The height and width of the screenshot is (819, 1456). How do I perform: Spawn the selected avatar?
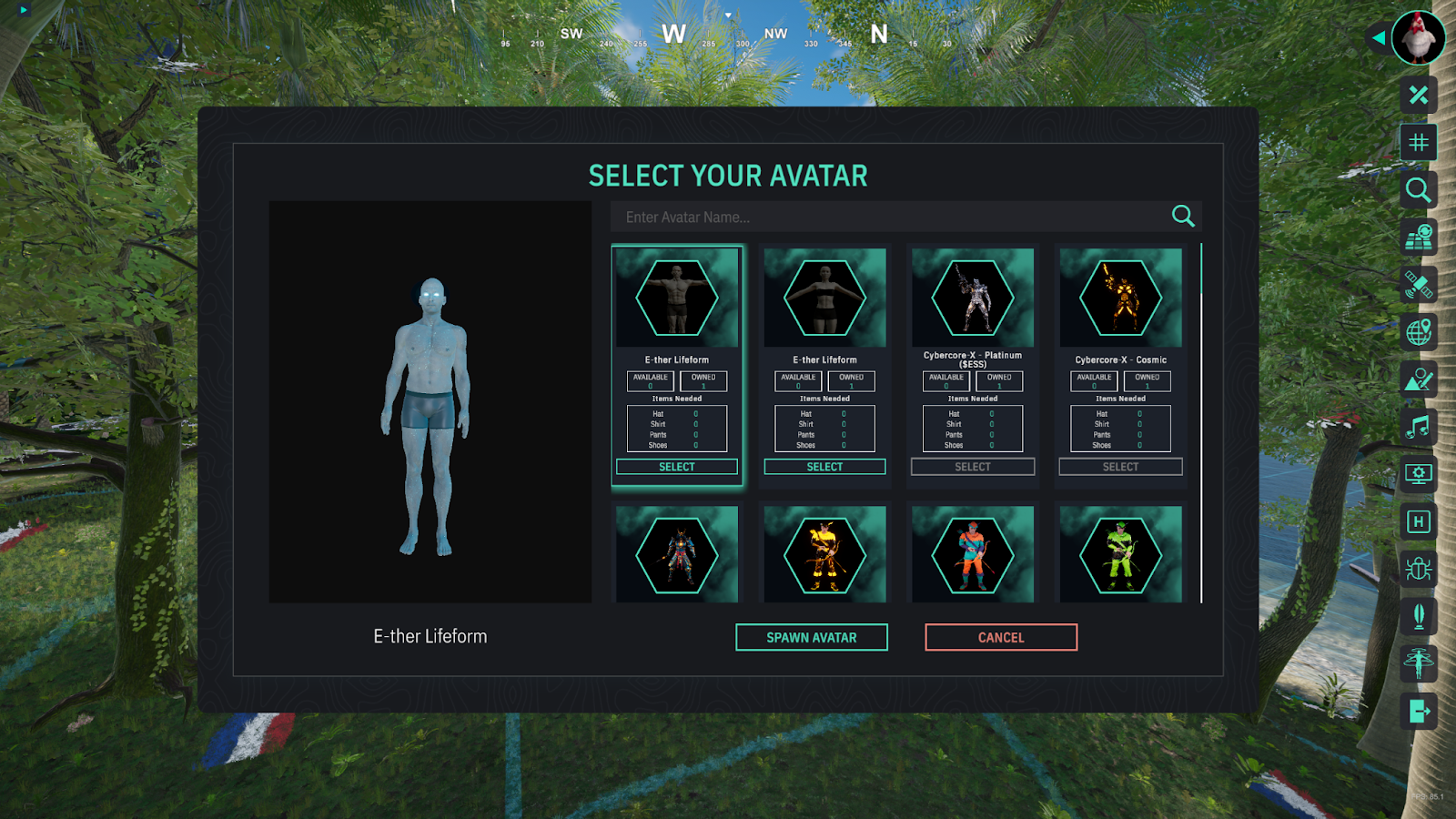(x=811, y=637)
